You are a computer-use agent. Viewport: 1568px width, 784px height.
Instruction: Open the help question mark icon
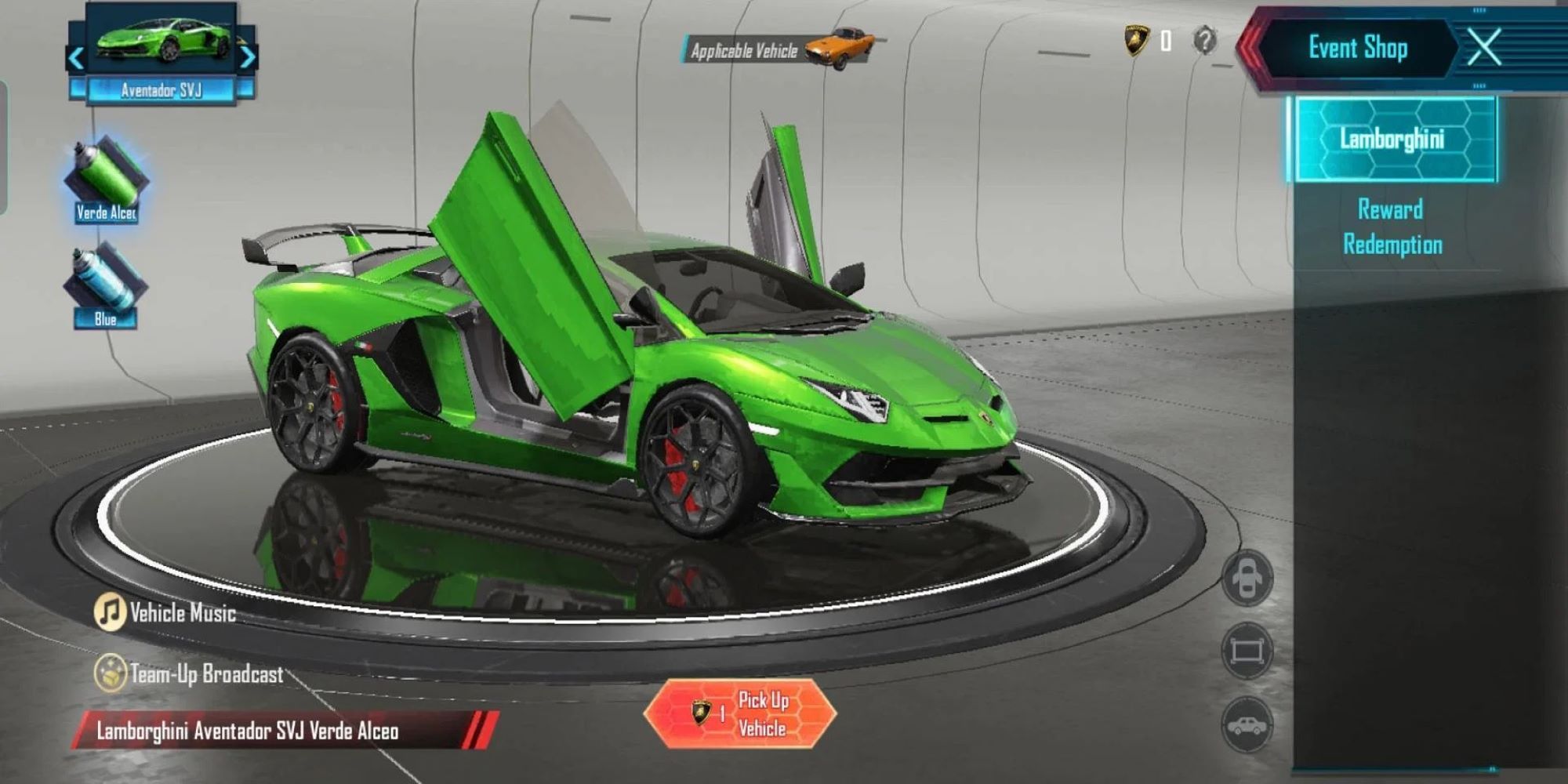click(x=1205, y=40)
